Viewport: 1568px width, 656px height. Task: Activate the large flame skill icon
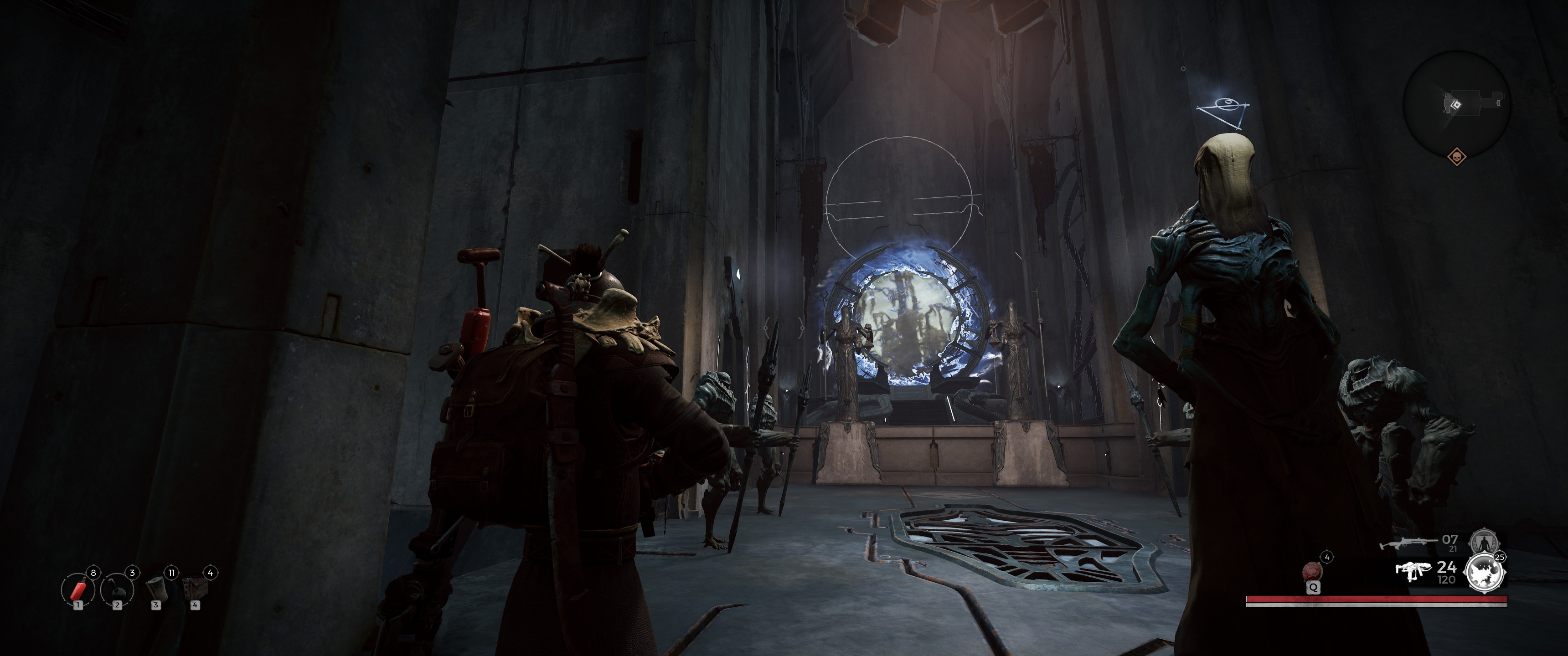(1485, 573)
